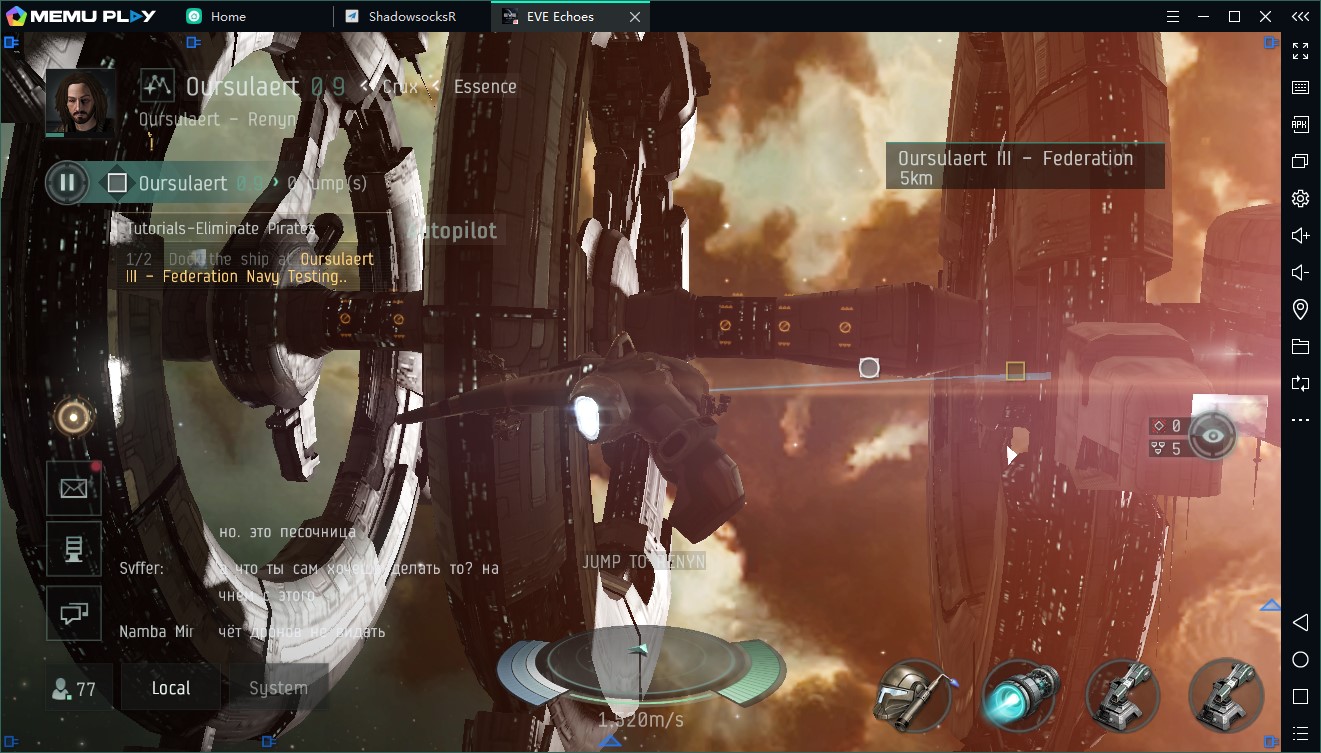Viewport: 1321px width, 753px height.
Task: Open the character portrait menu
Action: pyautogui.click(x=80, y=102)
